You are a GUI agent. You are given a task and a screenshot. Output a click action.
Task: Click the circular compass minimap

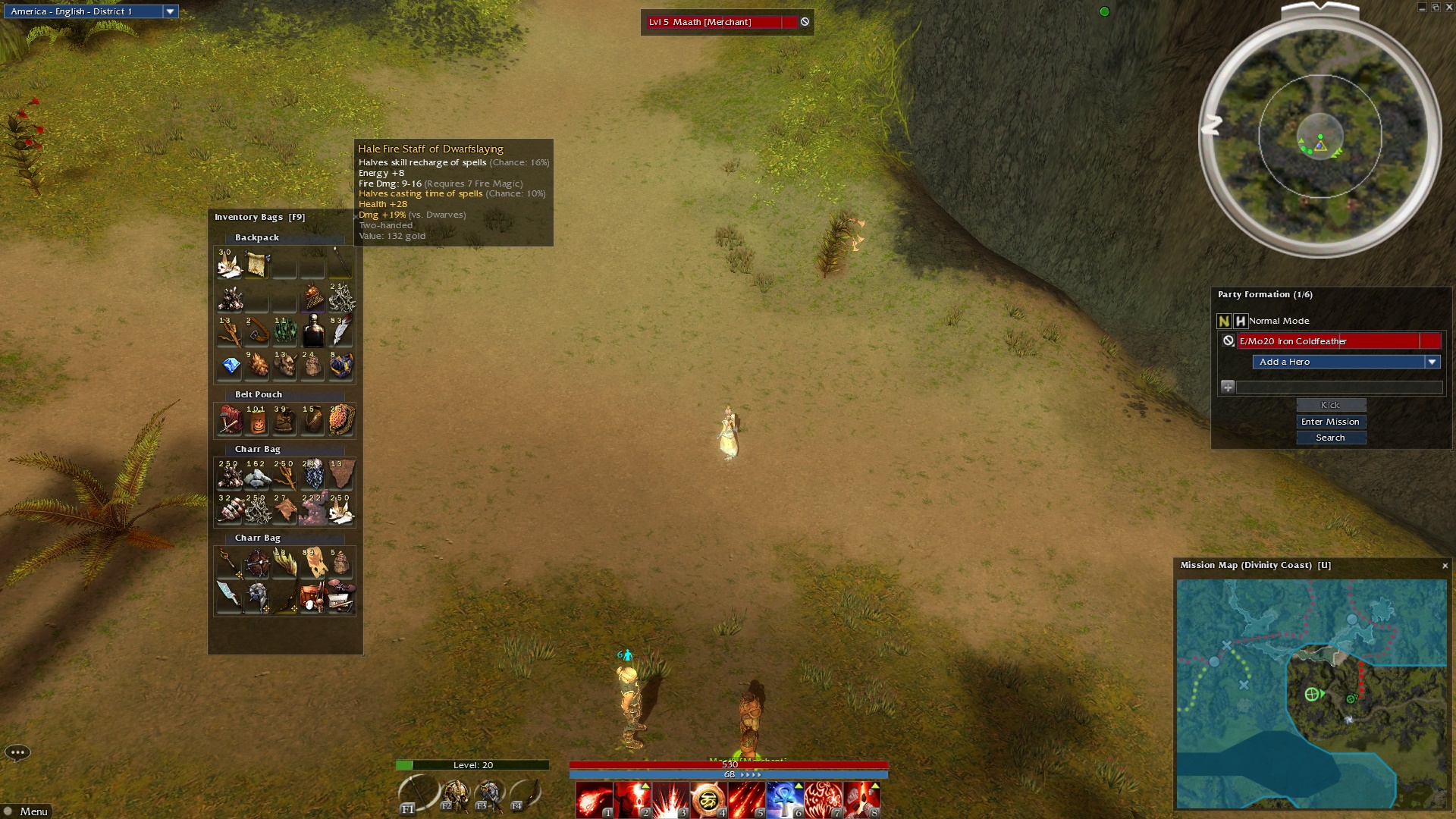1319,136
